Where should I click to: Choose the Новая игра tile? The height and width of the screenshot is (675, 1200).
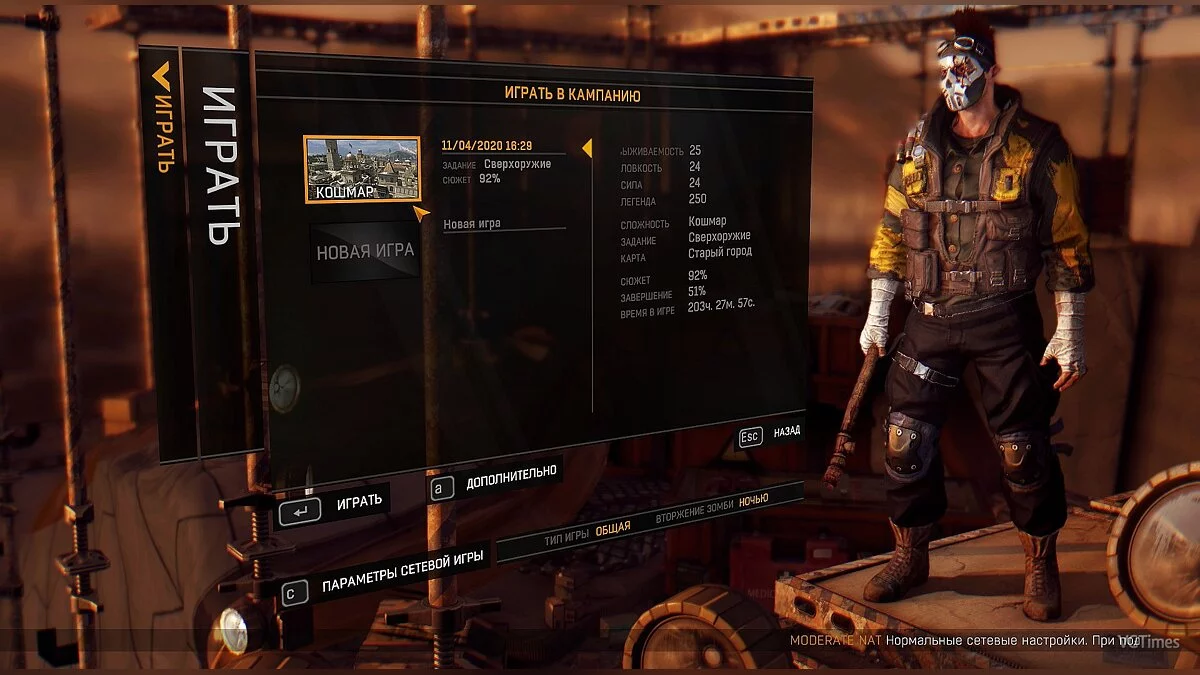(x=365, y=252)
